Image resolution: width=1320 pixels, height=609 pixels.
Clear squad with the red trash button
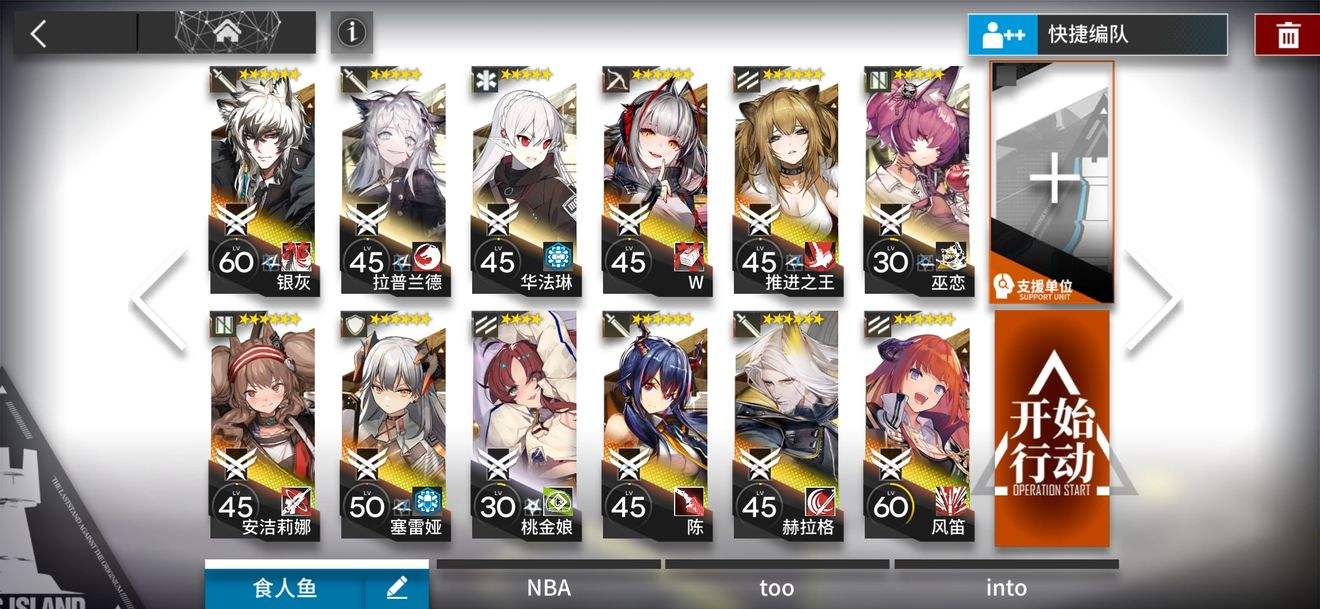pyautogui.click(x=1287, y=36)
